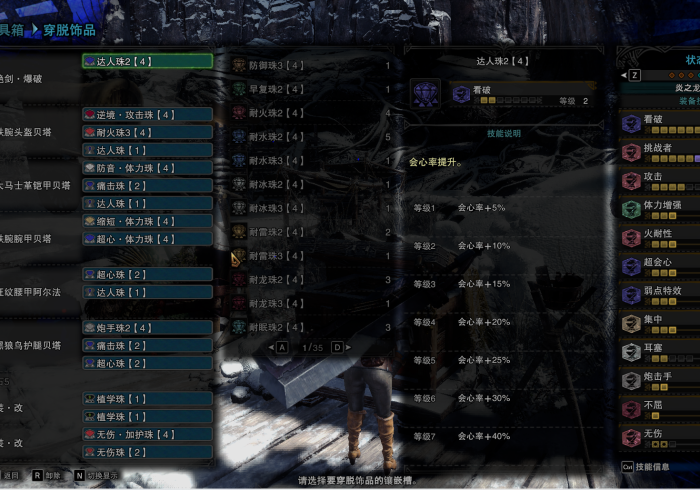Choose the 逆境·攻击珠【4】 slot
This screenshot has width=700, height=490.
pos(147,115)
